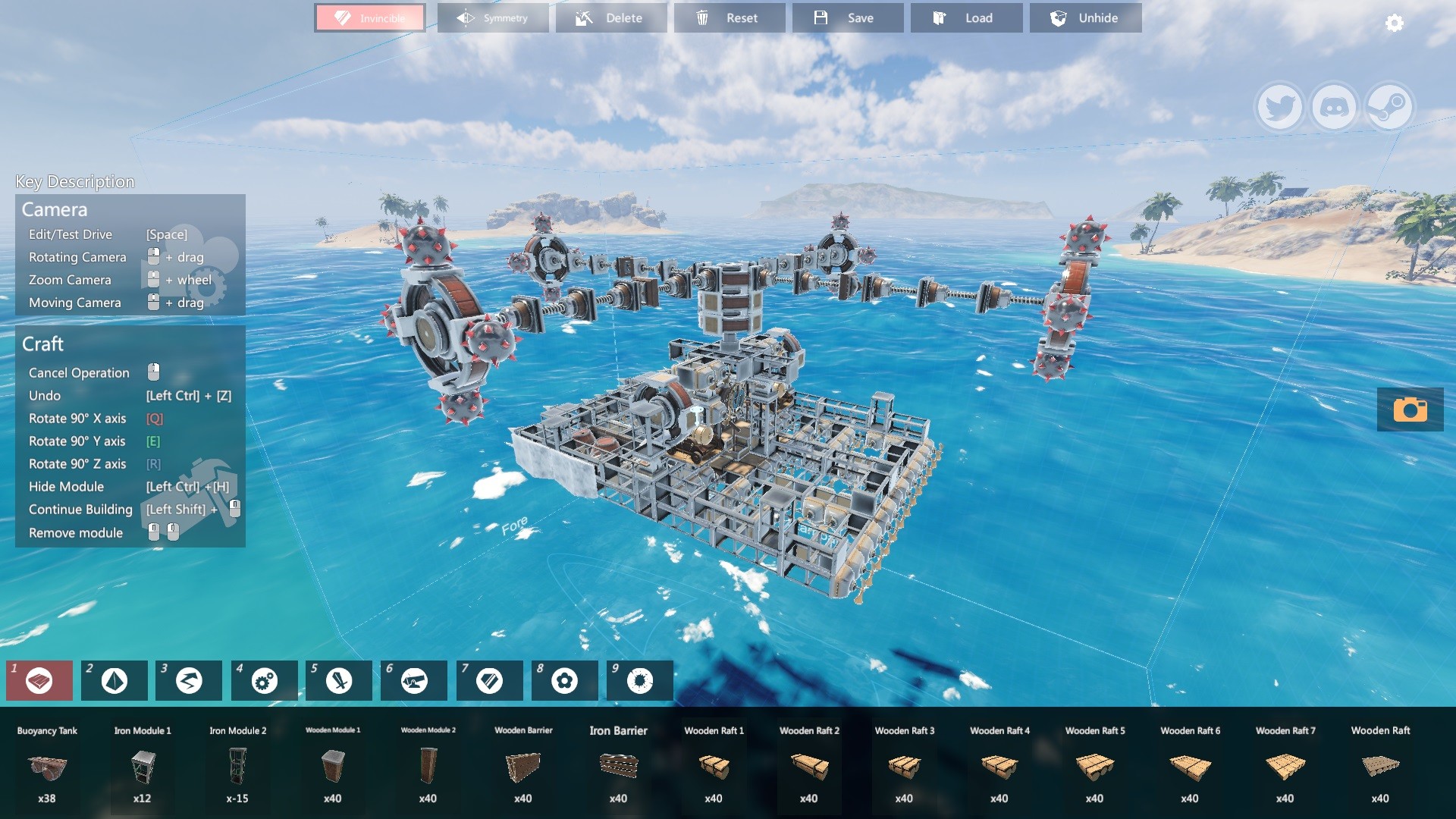Enable Symmetry building mode
The width and height of the screenshot is (1456, 819).
pos(493,17)
